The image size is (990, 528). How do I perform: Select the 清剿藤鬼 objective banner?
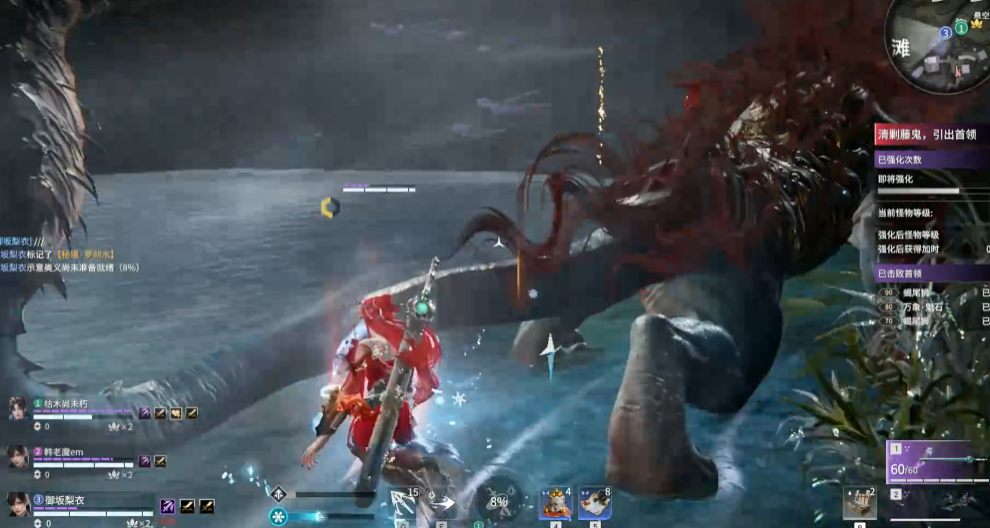[932, 134]
